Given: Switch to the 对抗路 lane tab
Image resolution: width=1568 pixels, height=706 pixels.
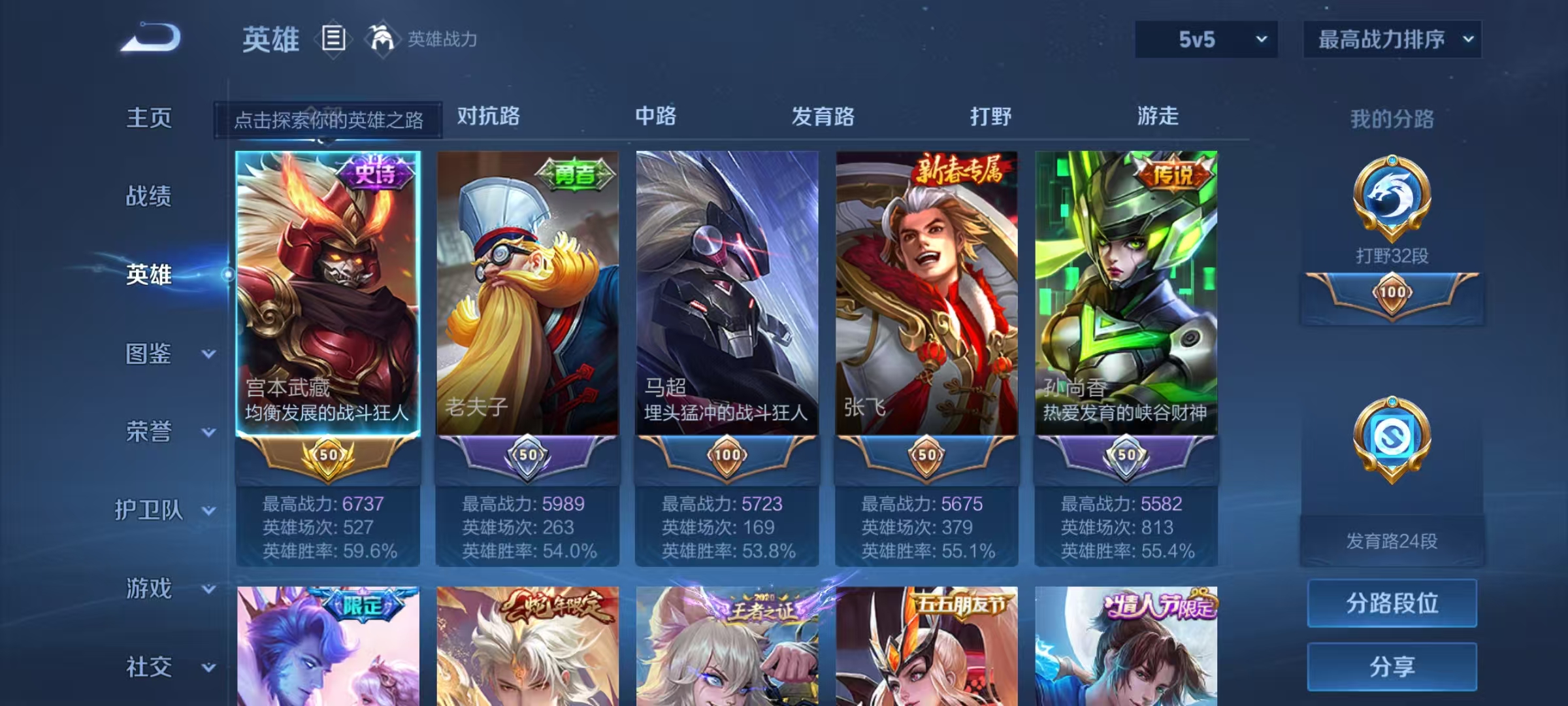Looking at the screenshot, I should [489, 117].
